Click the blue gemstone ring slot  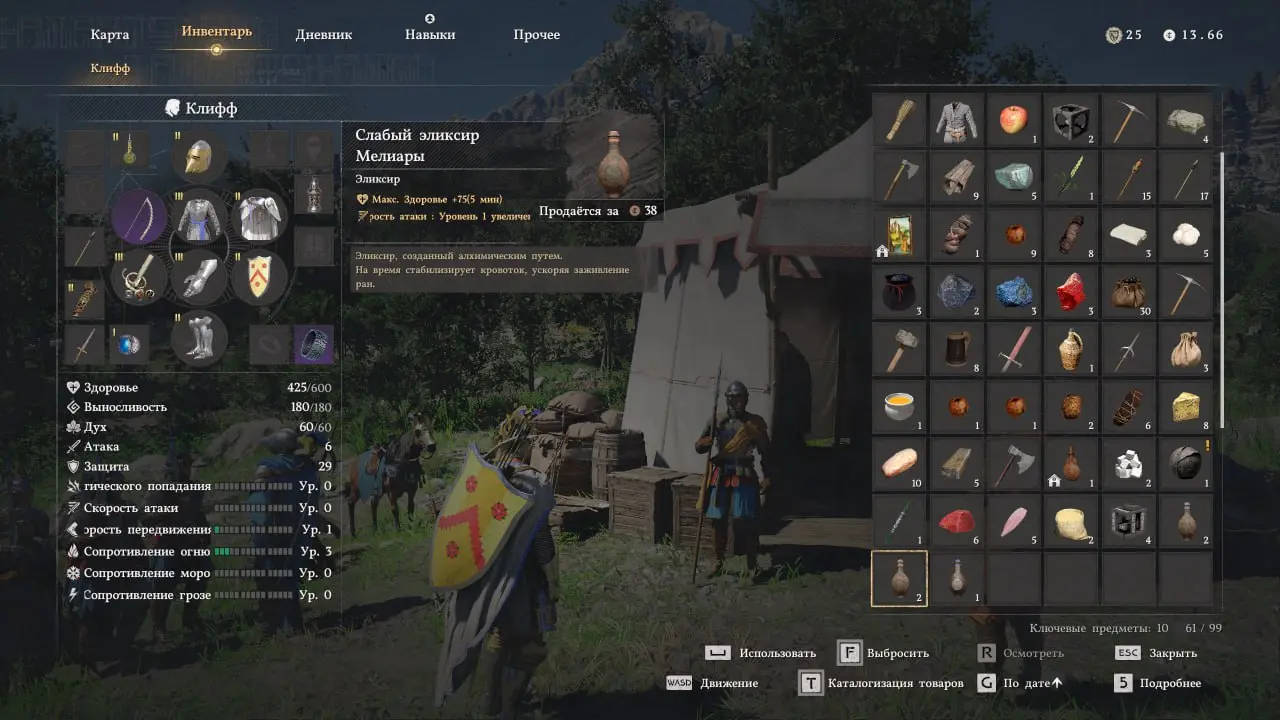pos(129,345)
